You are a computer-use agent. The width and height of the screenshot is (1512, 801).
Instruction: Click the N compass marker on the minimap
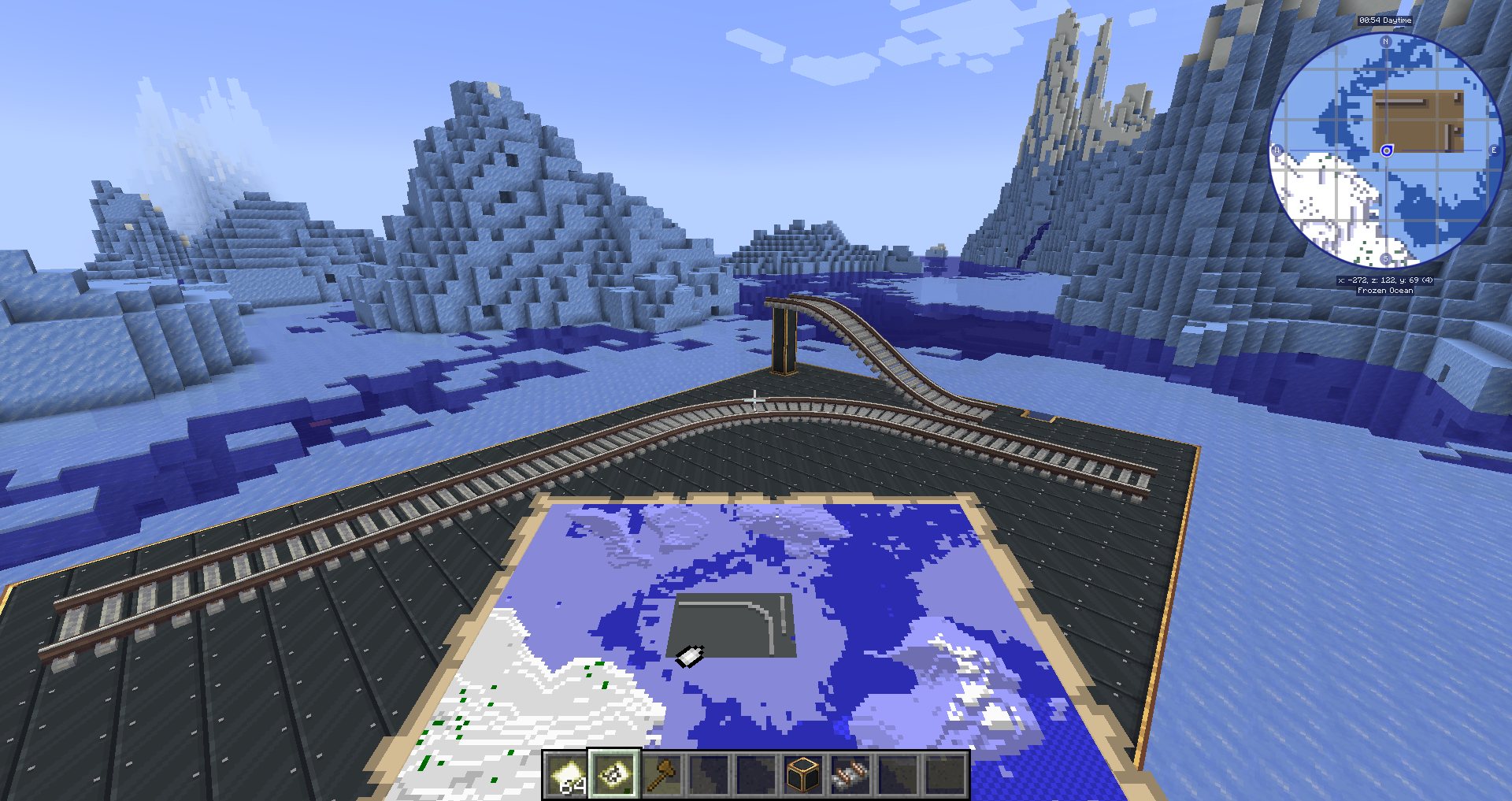(1385, 41)
